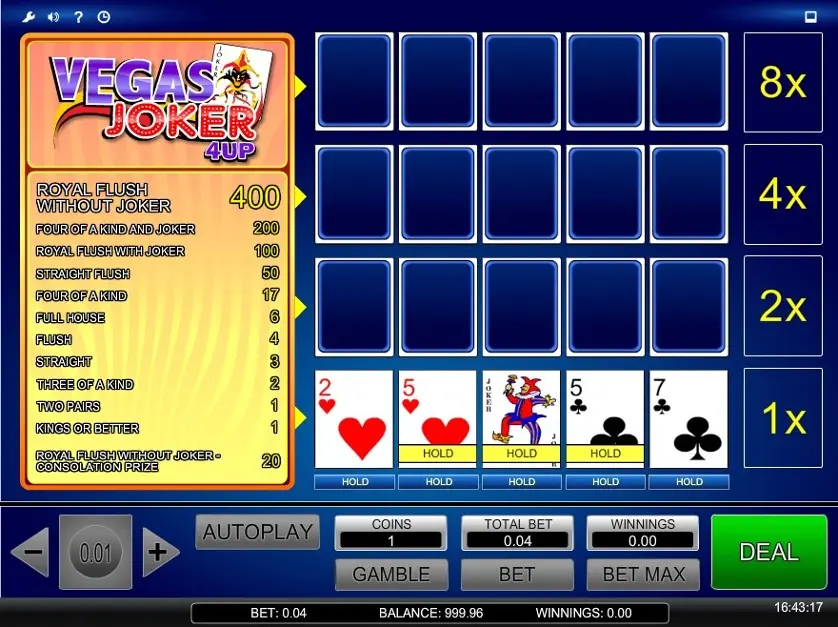Image resolution: width=838 pixels, height=627 pixels.
Task: Hit the green DEAL button
Action: pos(768,552)
